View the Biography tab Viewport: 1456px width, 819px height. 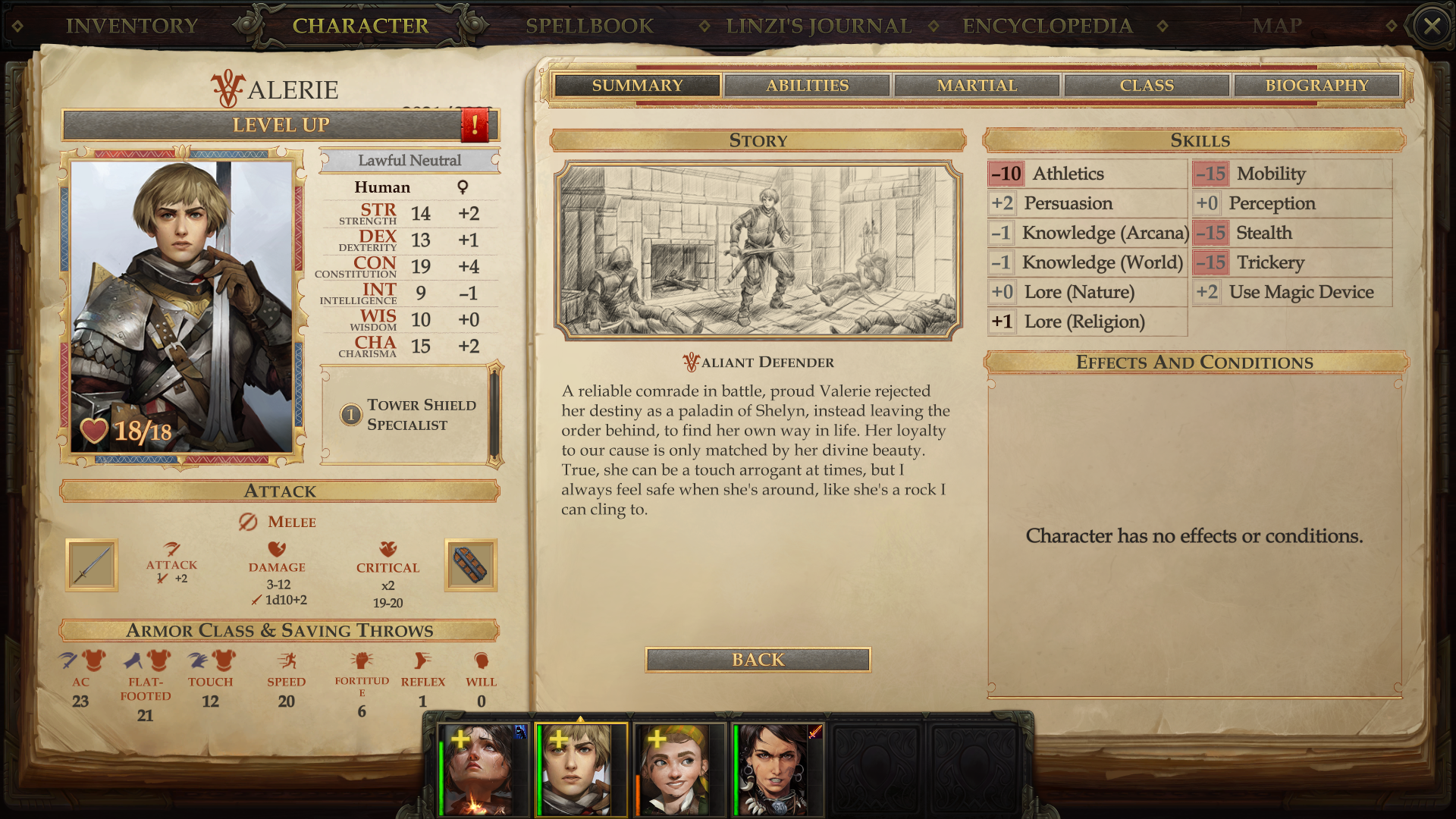tap(1316, 86)
